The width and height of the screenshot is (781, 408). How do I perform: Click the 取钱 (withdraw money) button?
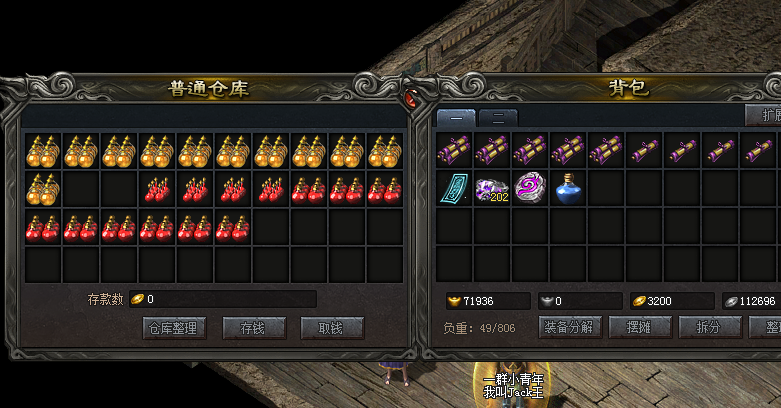(330, 328)
